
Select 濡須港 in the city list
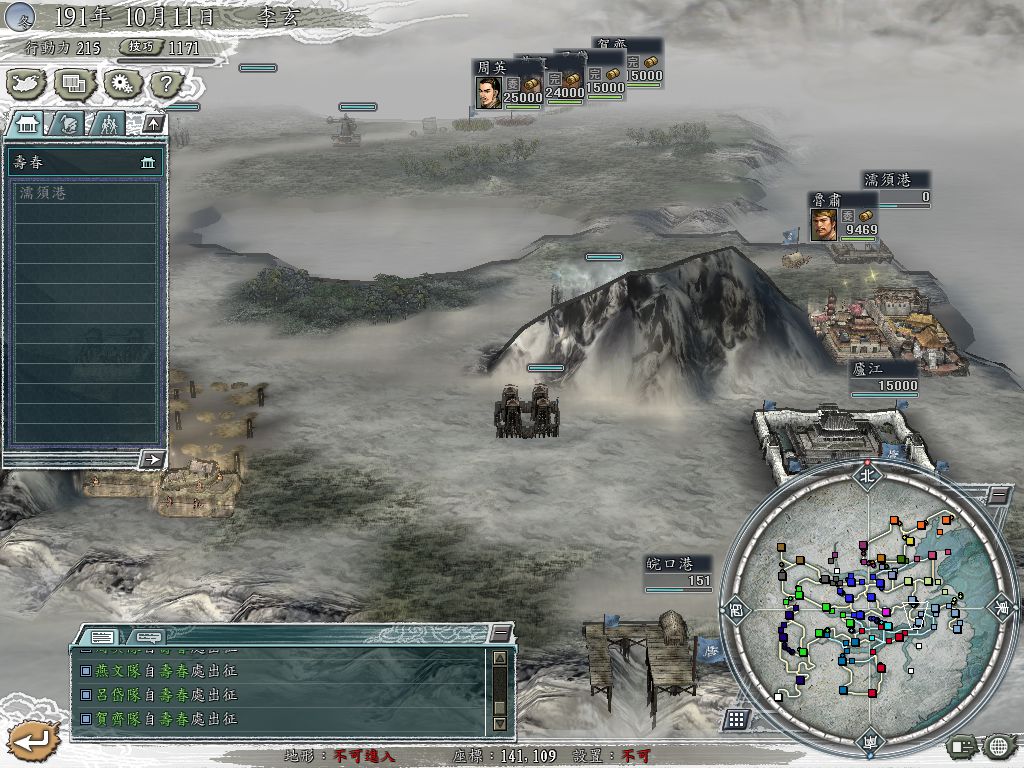click(84, 193)
